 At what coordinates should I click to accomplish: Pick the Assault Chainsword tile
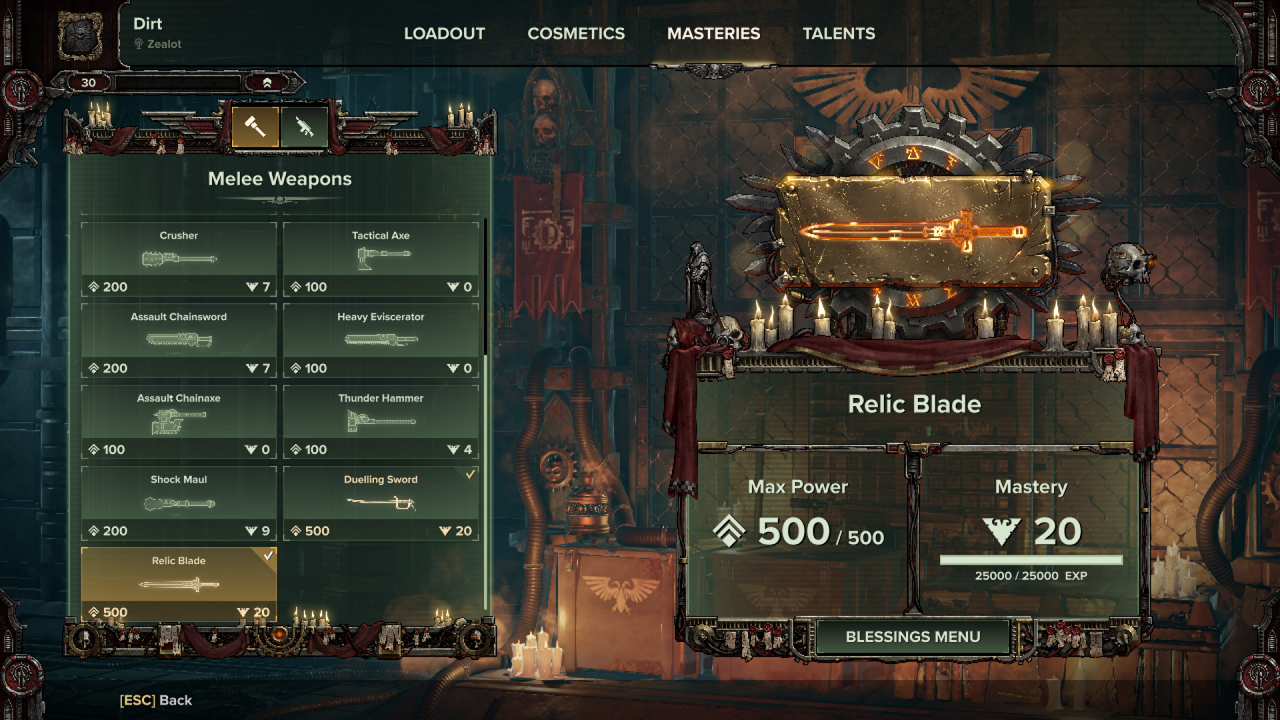pyautogui.click(x=179, y=340)
